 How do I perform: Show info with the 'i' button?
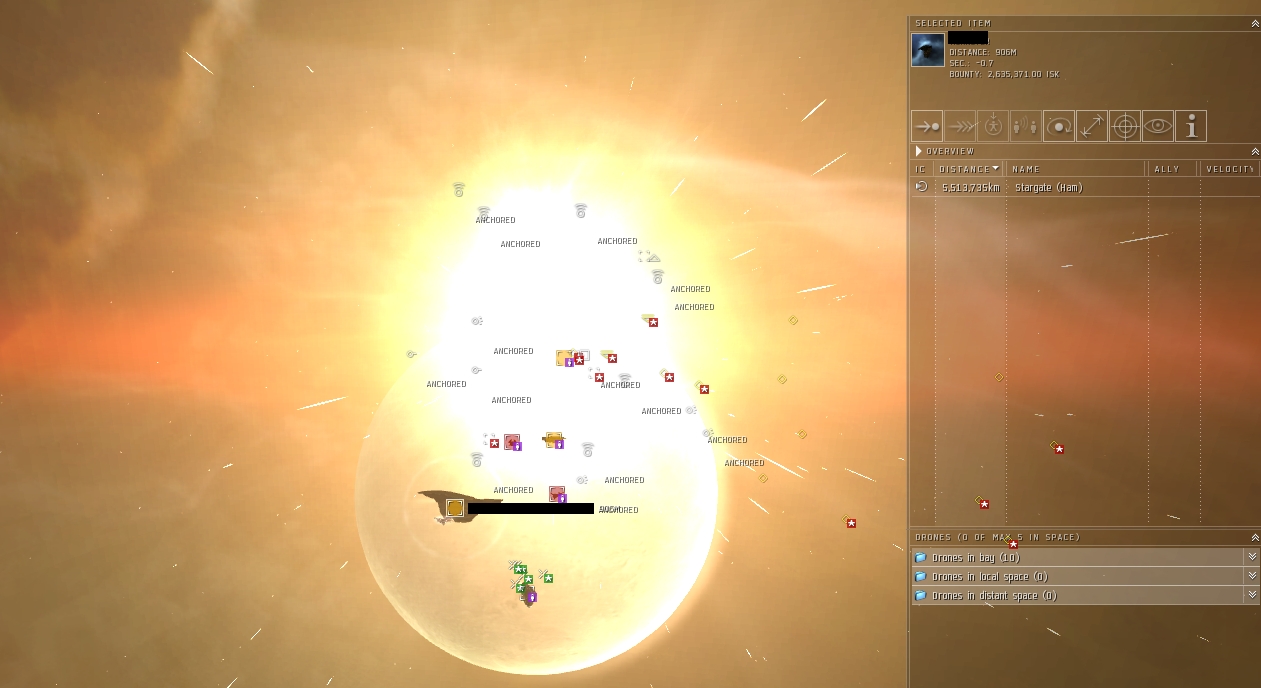click(x=1191, y=126)
